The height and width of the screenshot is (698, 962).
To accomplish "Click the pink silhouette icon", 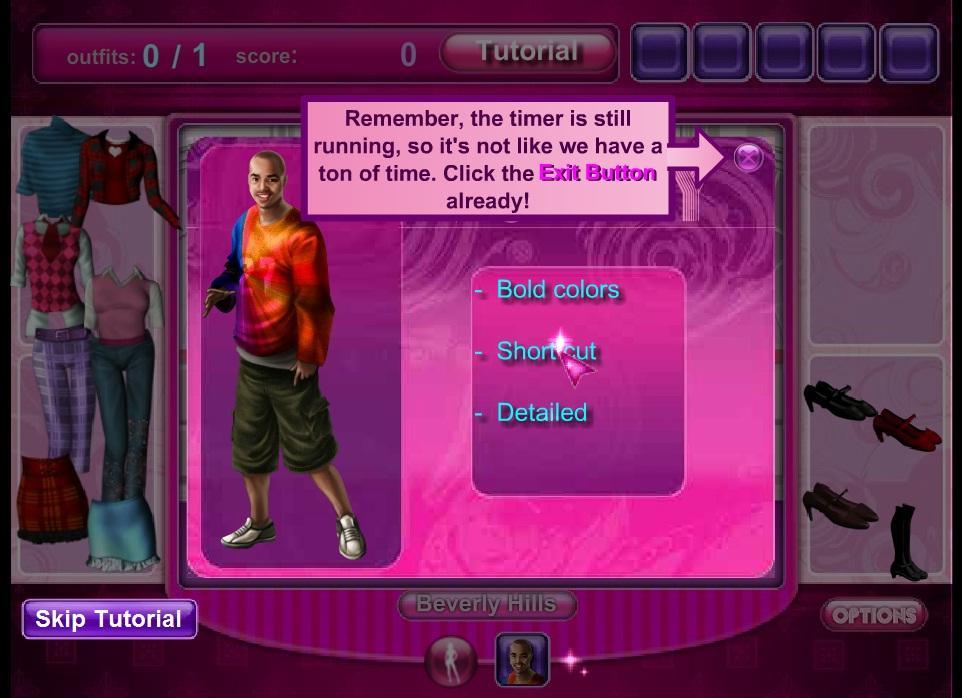I will pyautogui.click(x=451, y=661).
